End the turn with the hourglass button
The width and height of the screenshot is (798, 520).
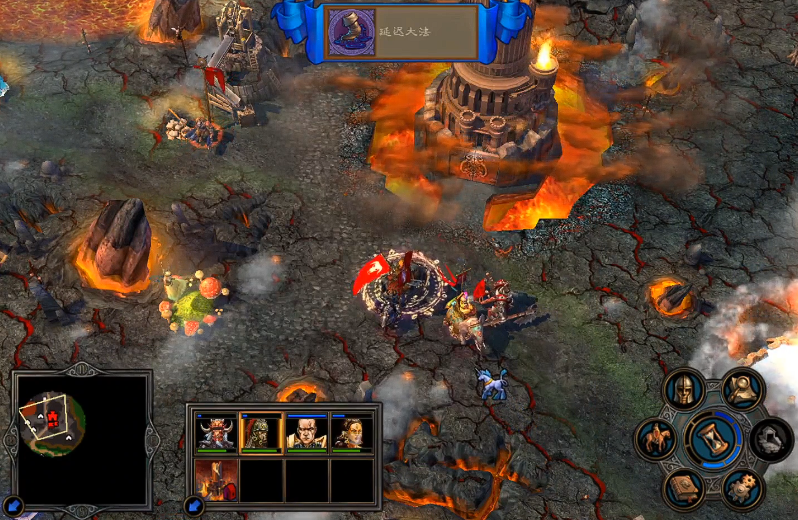click(714, 438)
